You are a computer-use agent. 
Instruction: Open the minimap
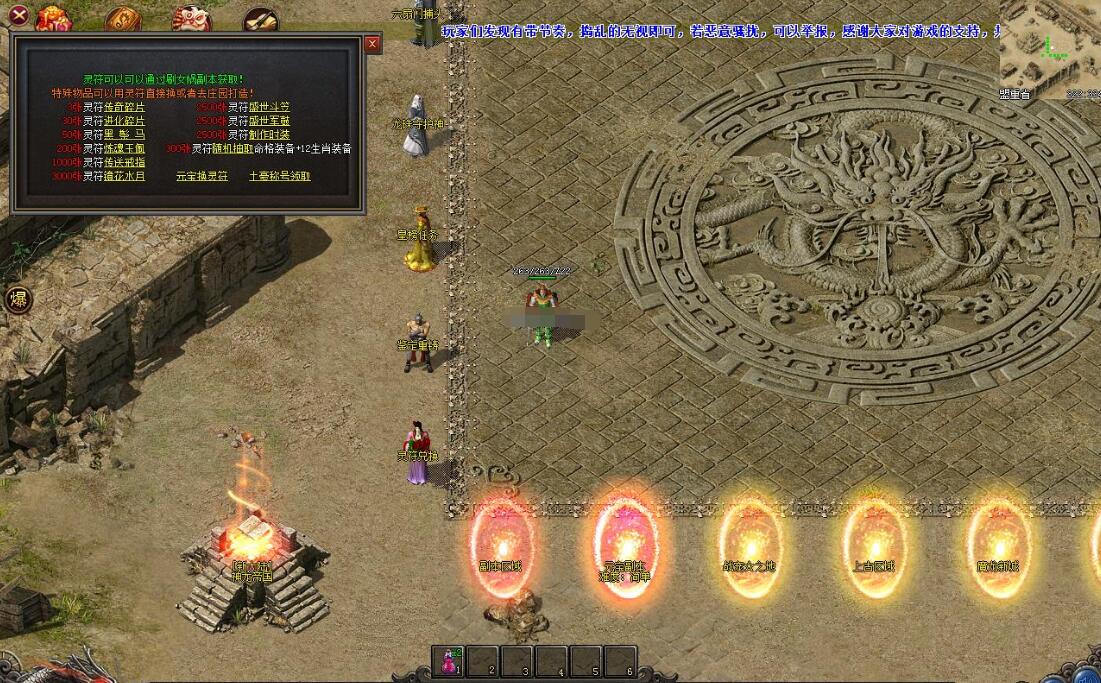pos(1050,48)
